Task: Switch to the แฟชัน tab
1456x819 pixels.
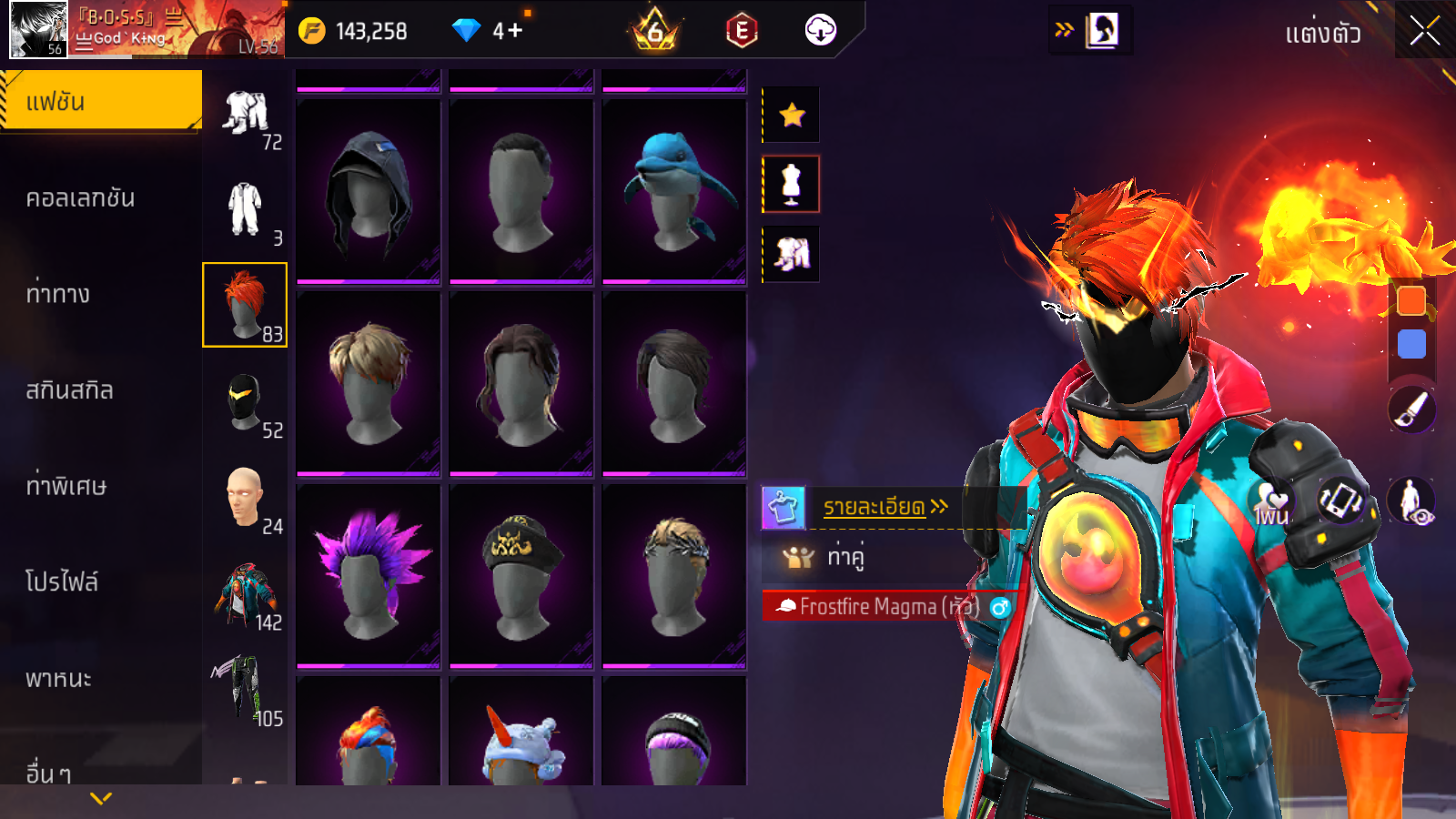Action: pos(100,101)
